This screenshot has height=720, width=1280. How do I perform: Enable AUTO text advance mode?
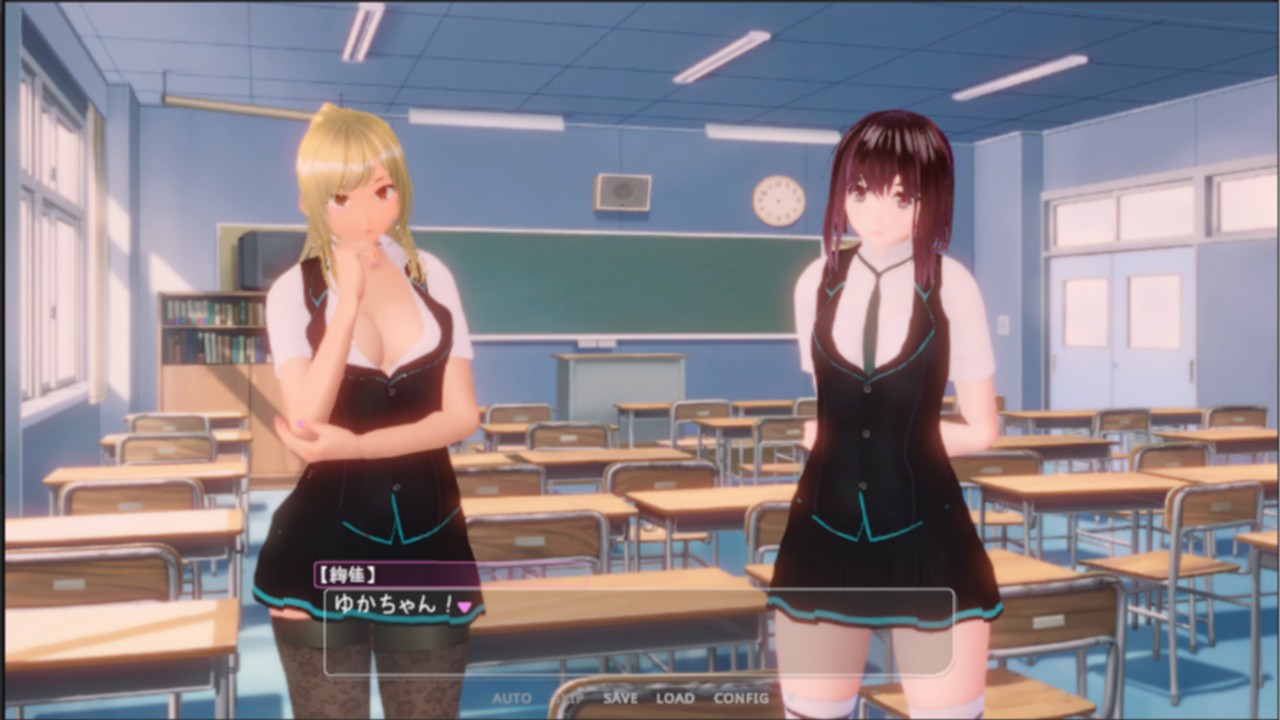coord(510,699)
